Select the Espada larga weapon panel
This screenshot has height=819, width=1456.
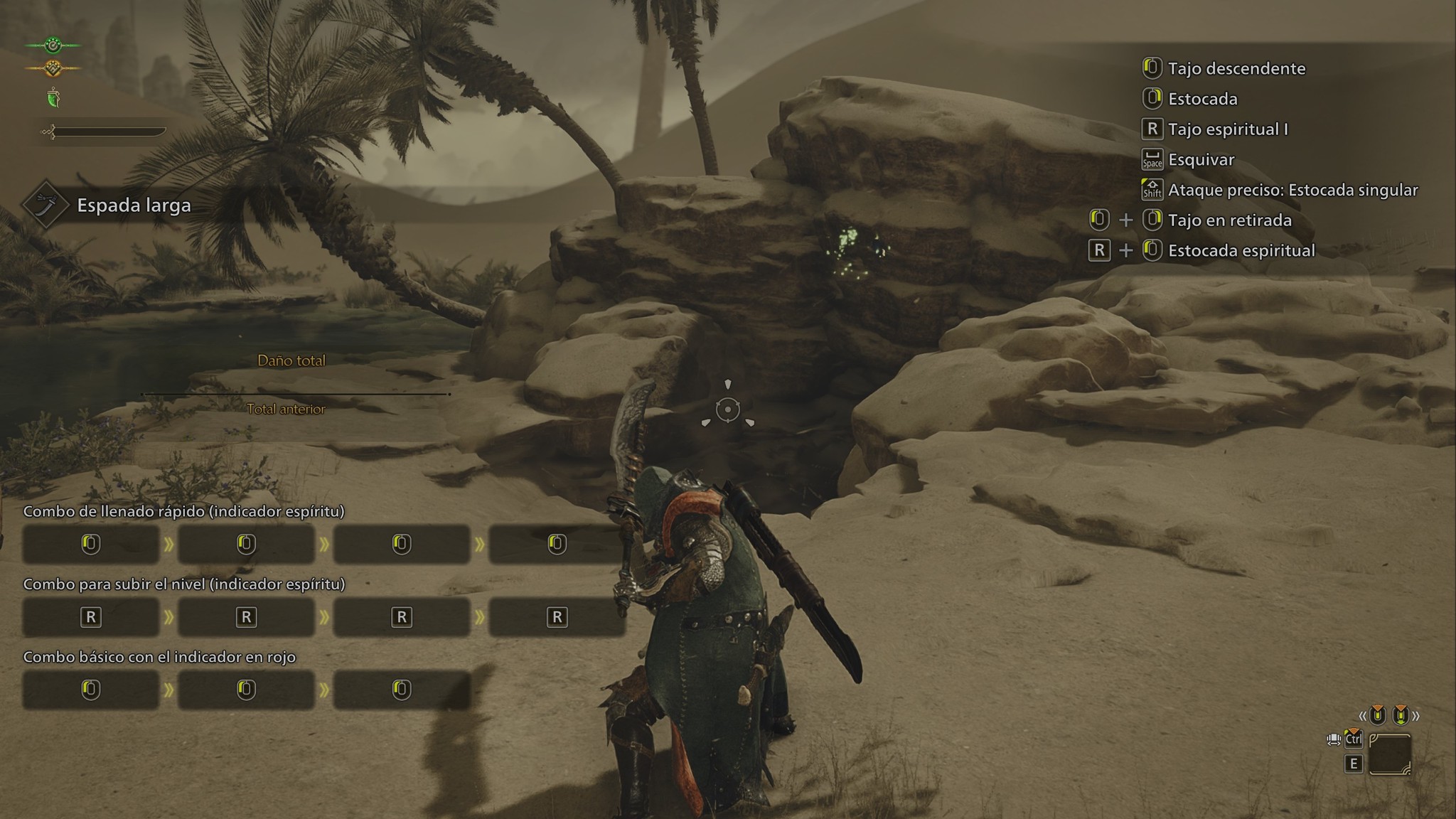point(114,205)
